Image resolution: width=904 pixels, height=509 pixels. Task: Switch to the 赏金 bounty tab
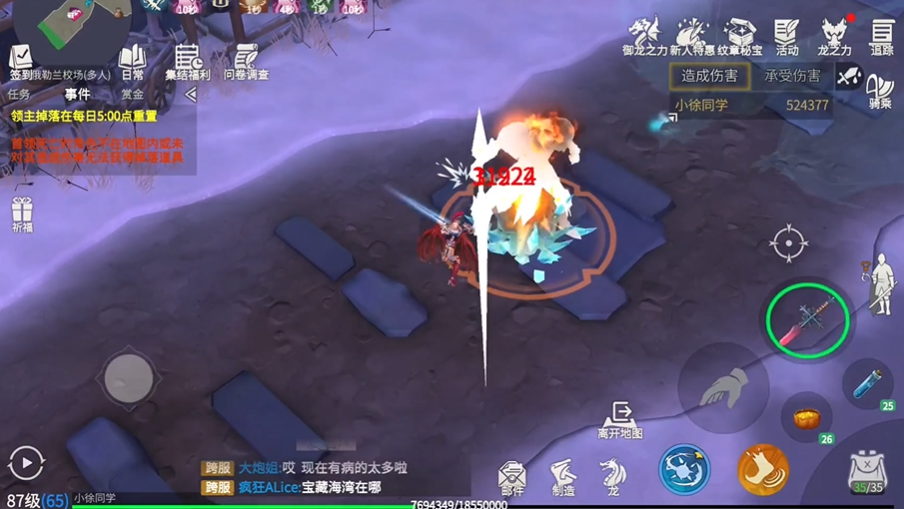point(132,94)
